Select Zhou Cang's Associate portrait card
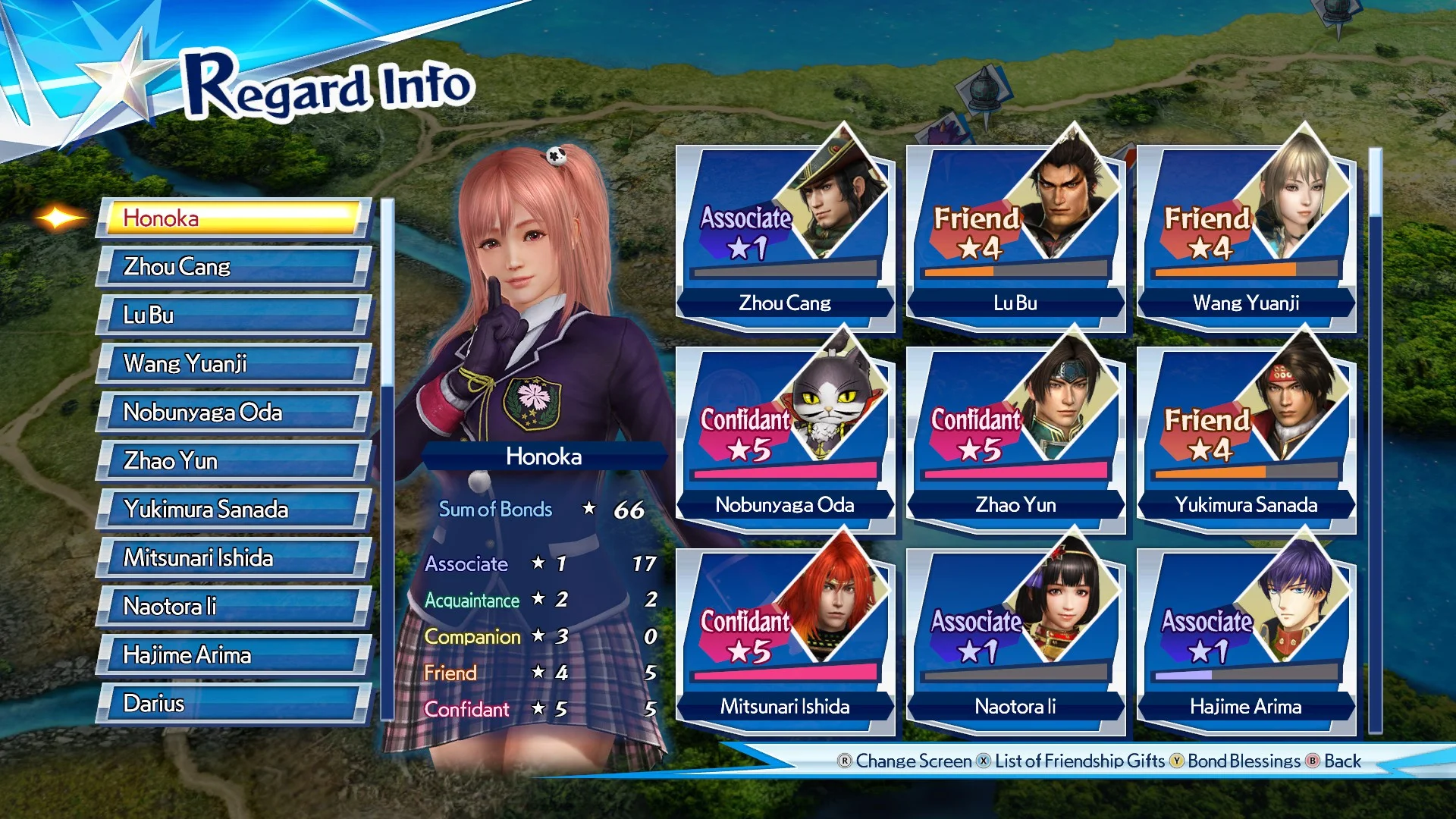This screenshot has height=819, width=1456. 785,227
